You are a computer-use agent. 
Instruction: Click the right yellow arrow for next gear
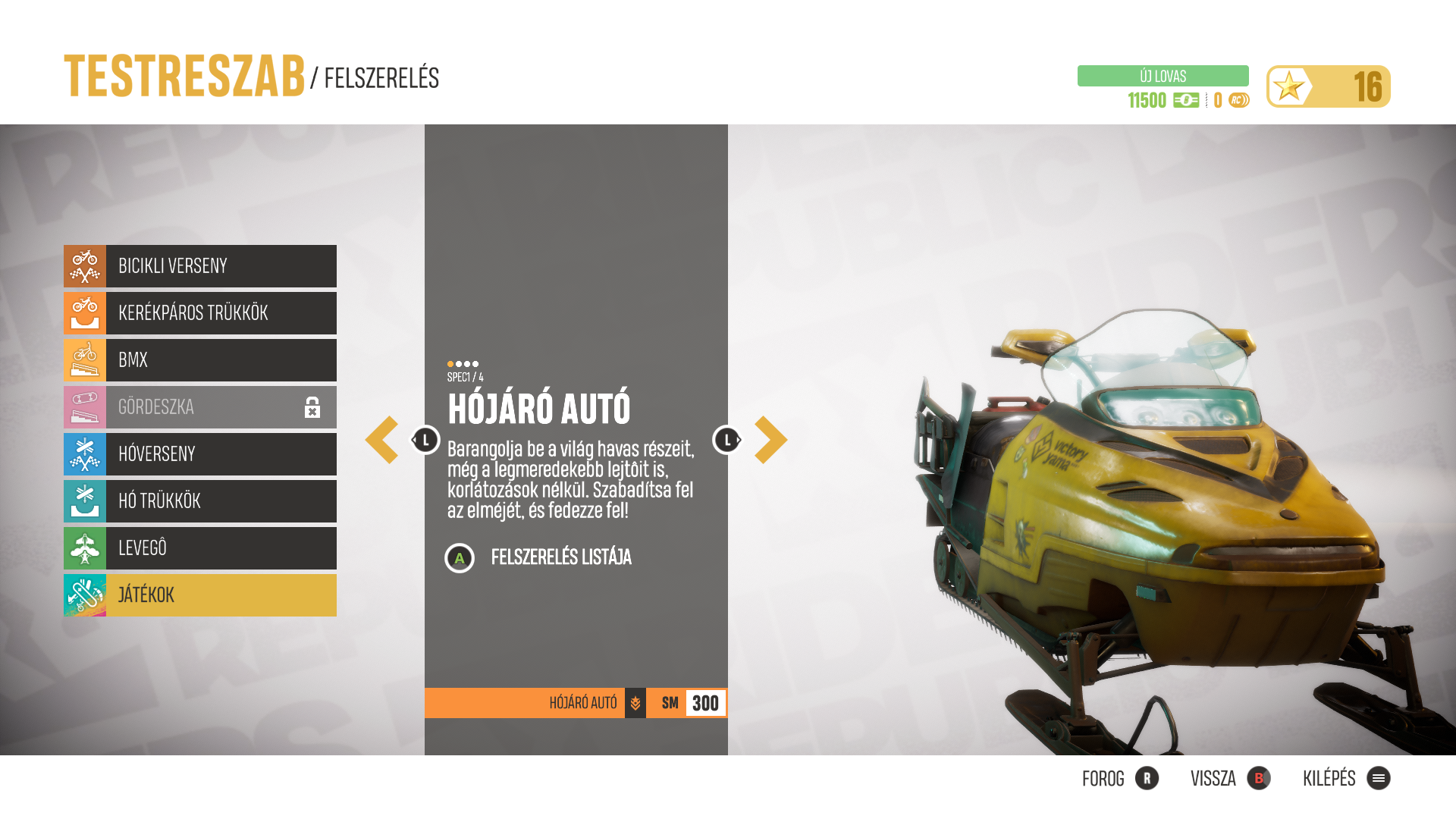pos(770,440)
